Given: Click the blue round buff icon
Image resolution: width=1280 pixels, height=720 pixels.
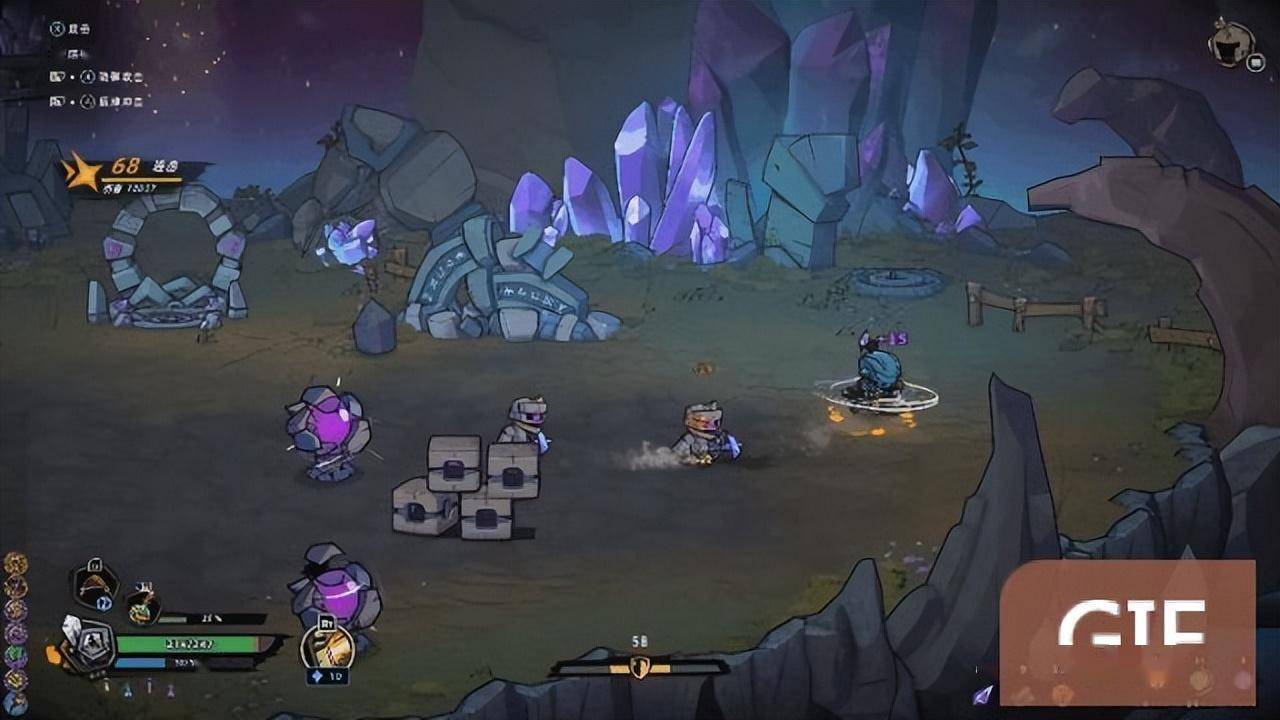Looking at the screenshot, I should point(15,702).
